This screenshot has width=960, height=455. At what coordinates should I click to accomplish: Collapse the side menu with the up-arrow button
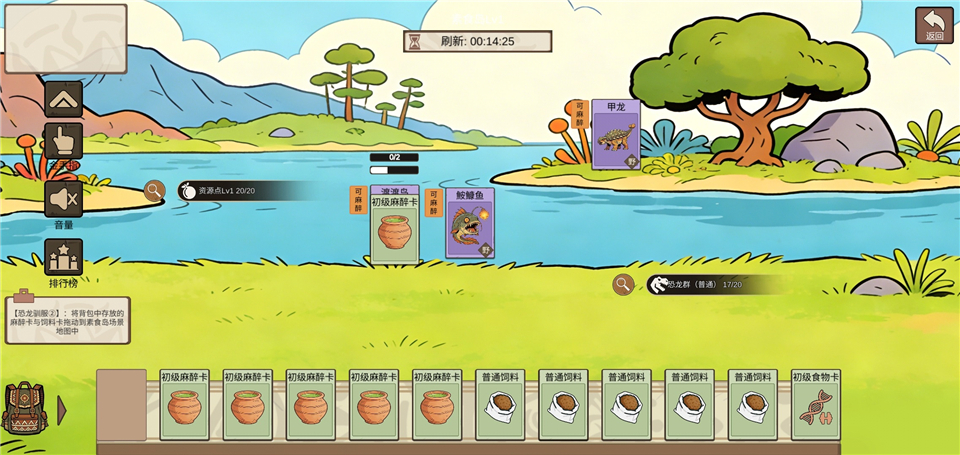coord(64,99)
